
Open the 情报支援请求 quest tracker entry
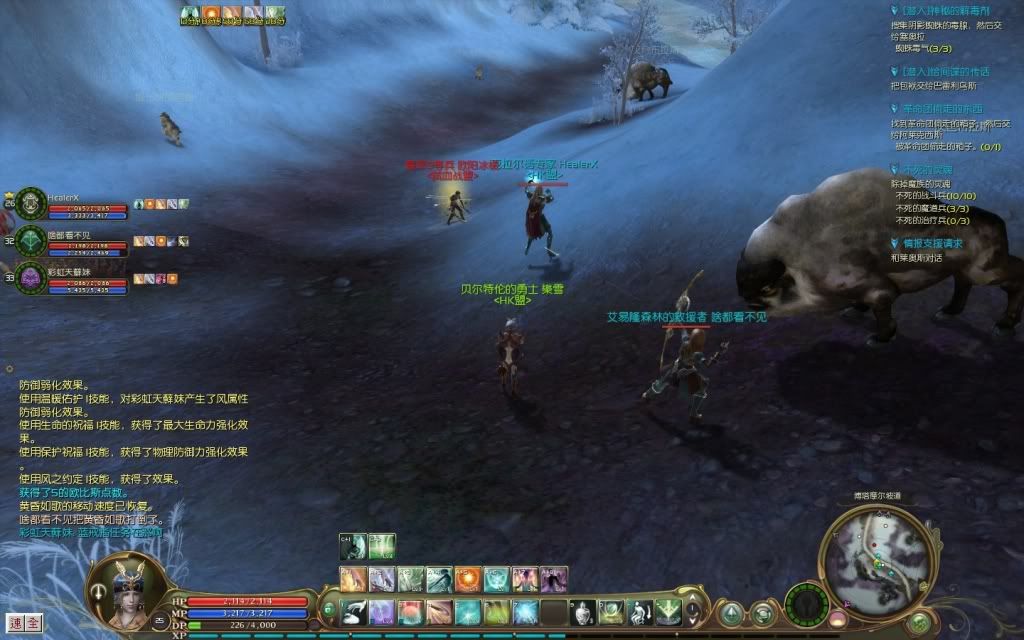(x=929, y=243)
